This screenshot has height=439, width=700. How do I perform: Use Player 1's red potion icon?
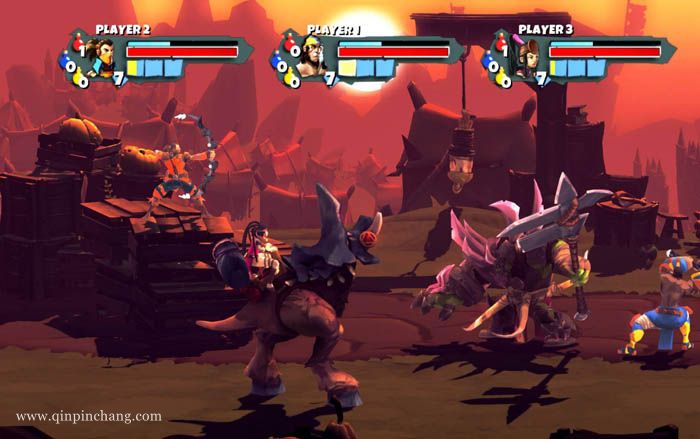pos(290,46)
